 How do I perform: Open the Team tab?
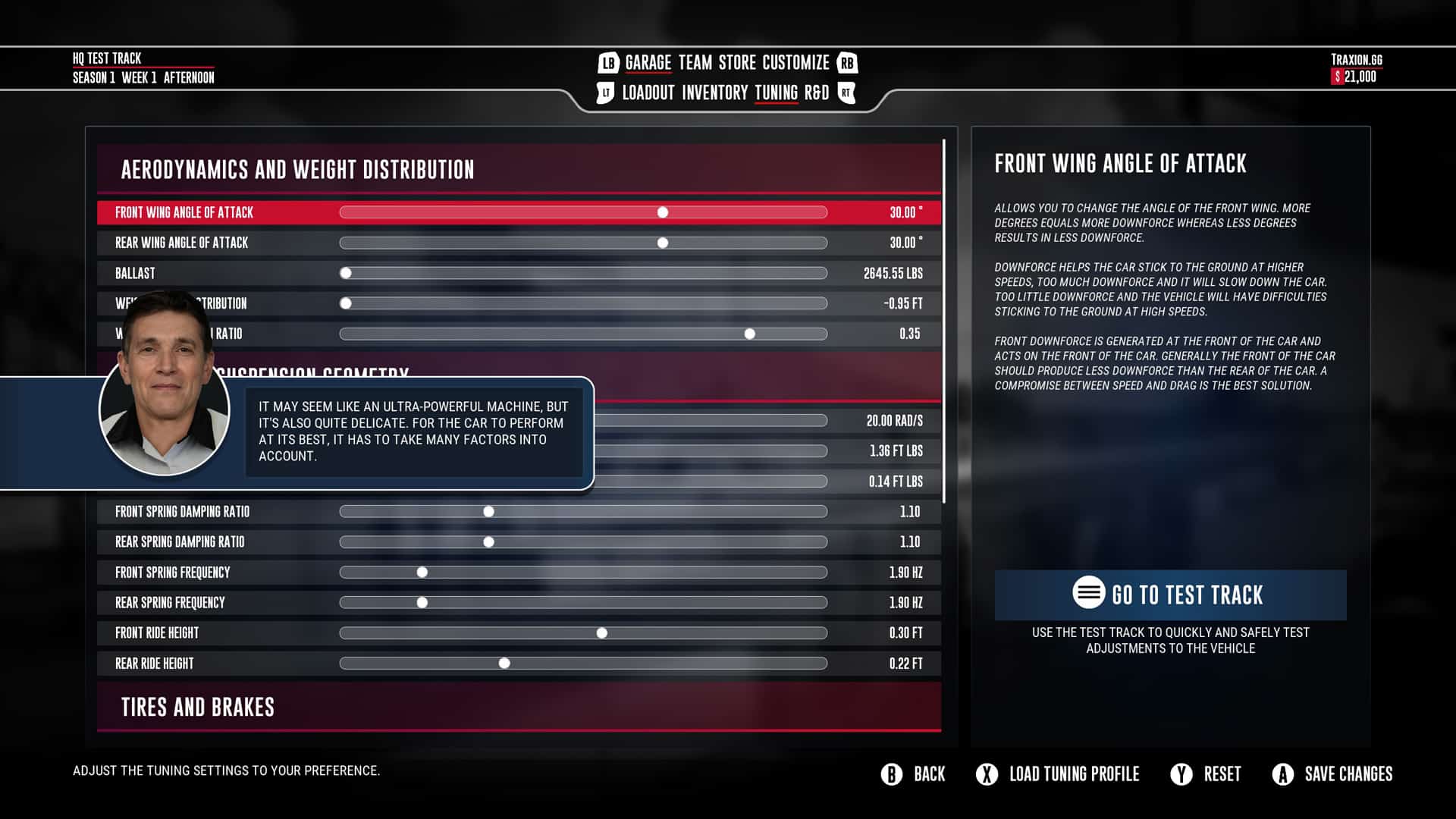tap(695, 63)
